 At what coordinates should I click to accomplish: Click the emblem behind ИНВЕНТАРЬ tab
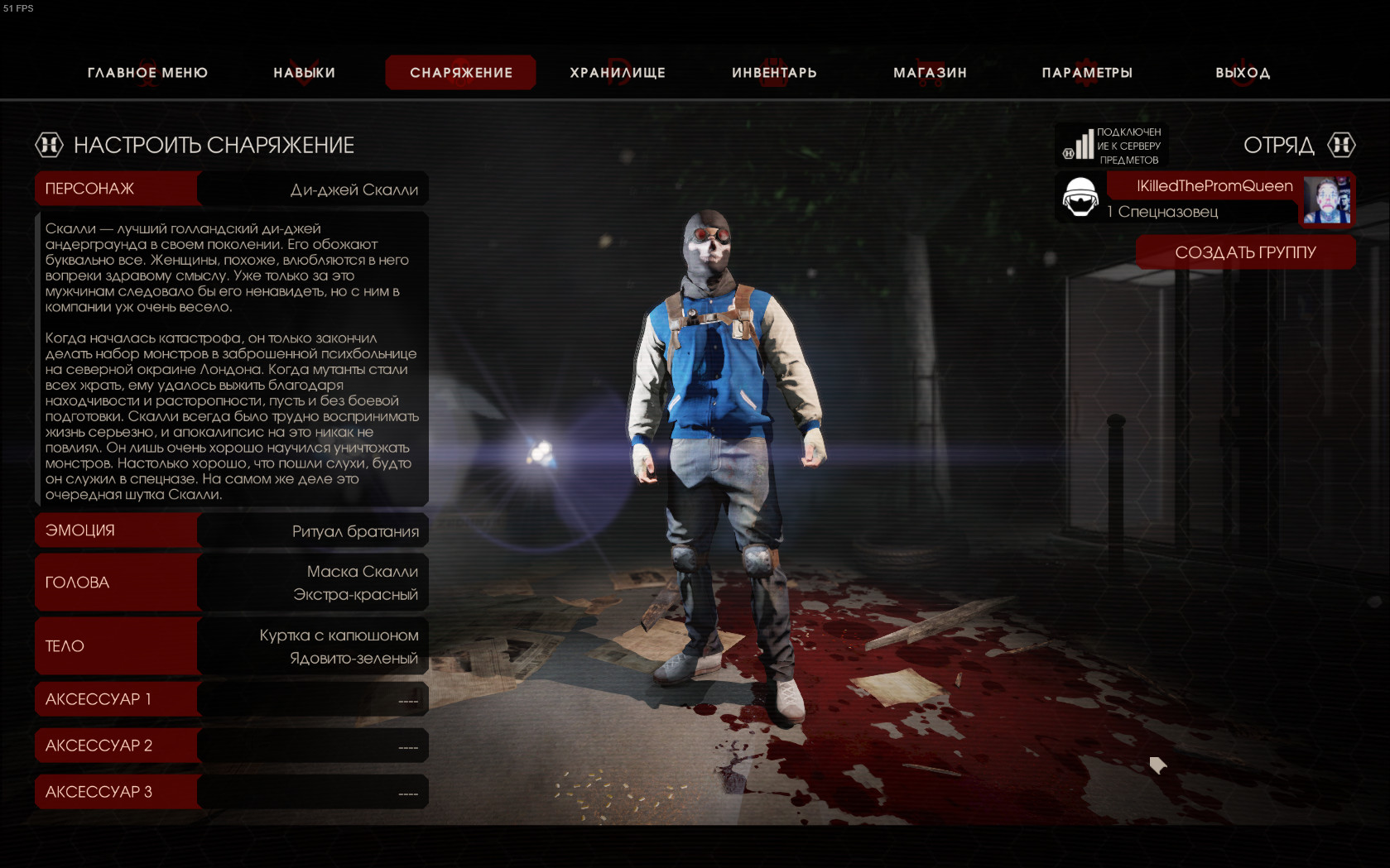(773, 72)
